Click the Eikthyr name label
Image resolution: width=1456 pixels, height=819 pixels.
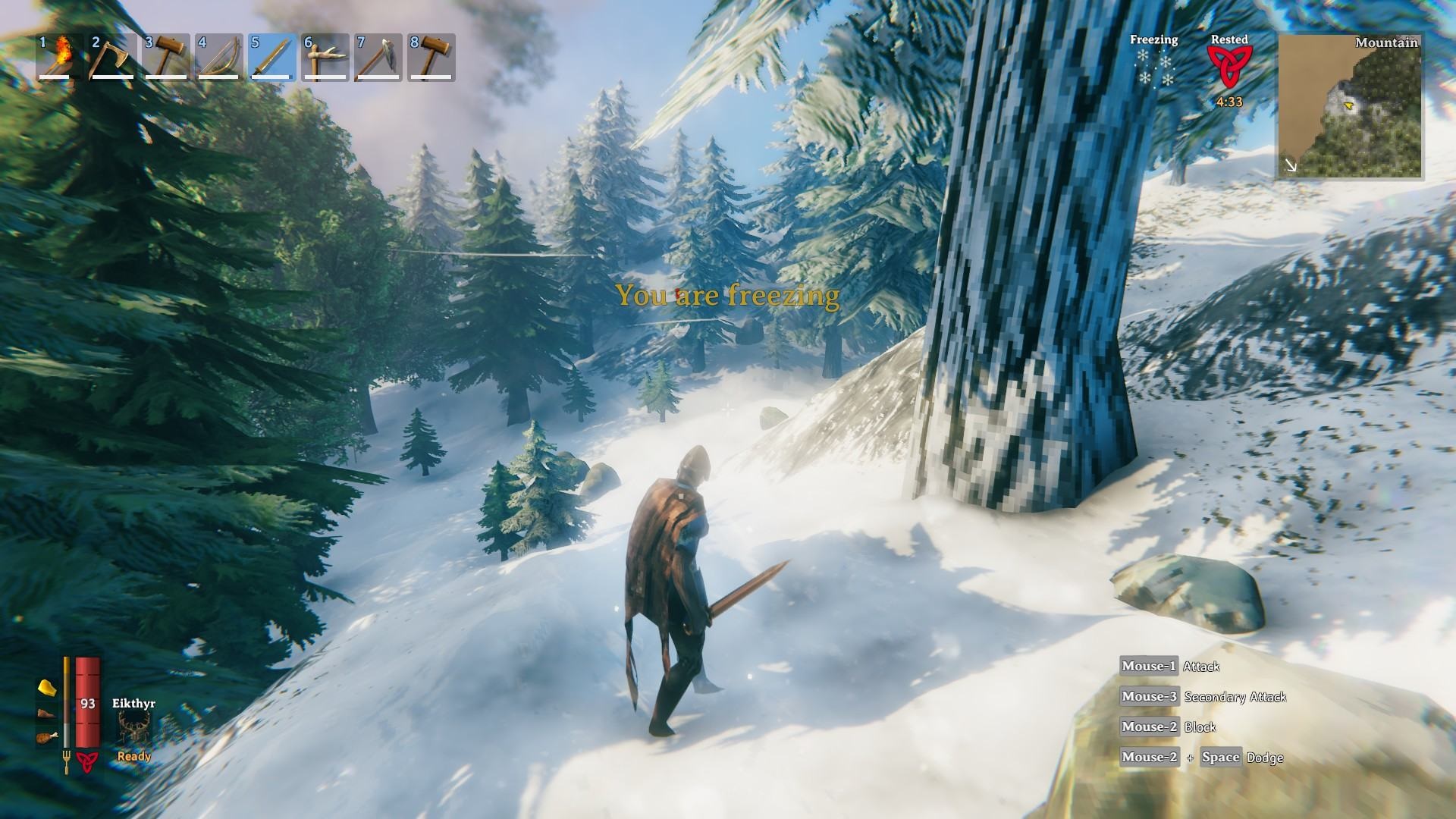134,704
